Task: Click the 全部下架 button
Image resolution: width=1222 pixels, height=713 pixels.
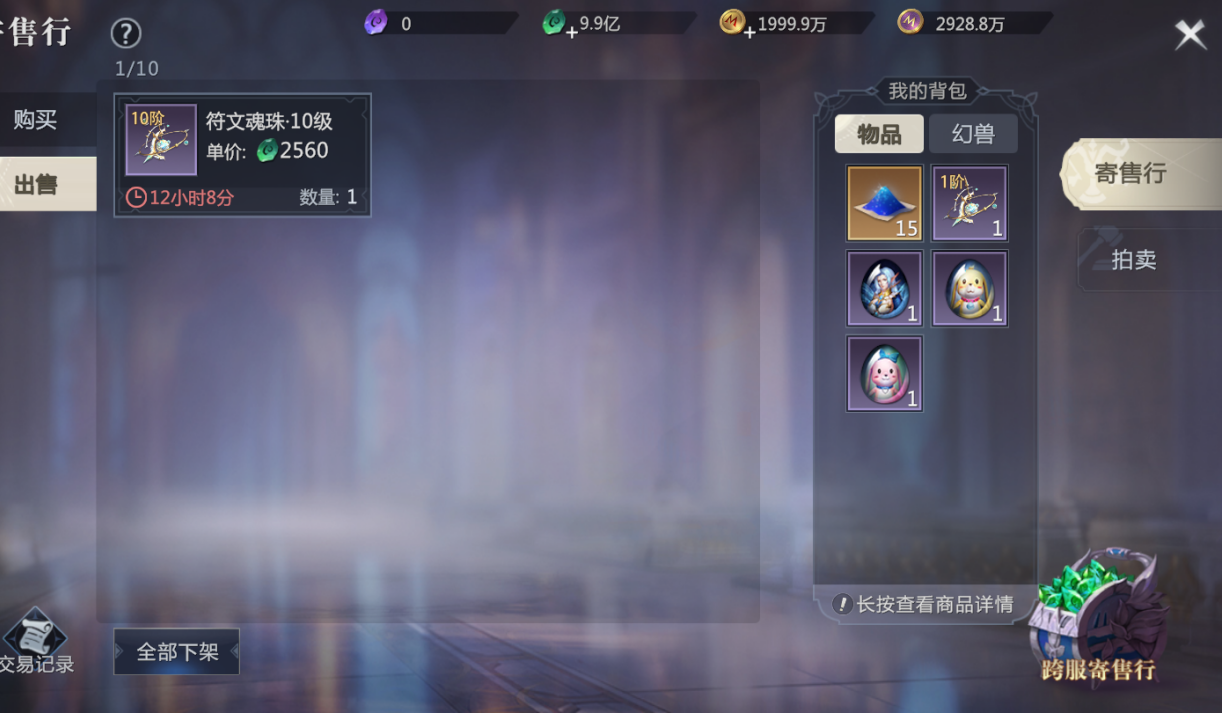Action: (177, 652)
